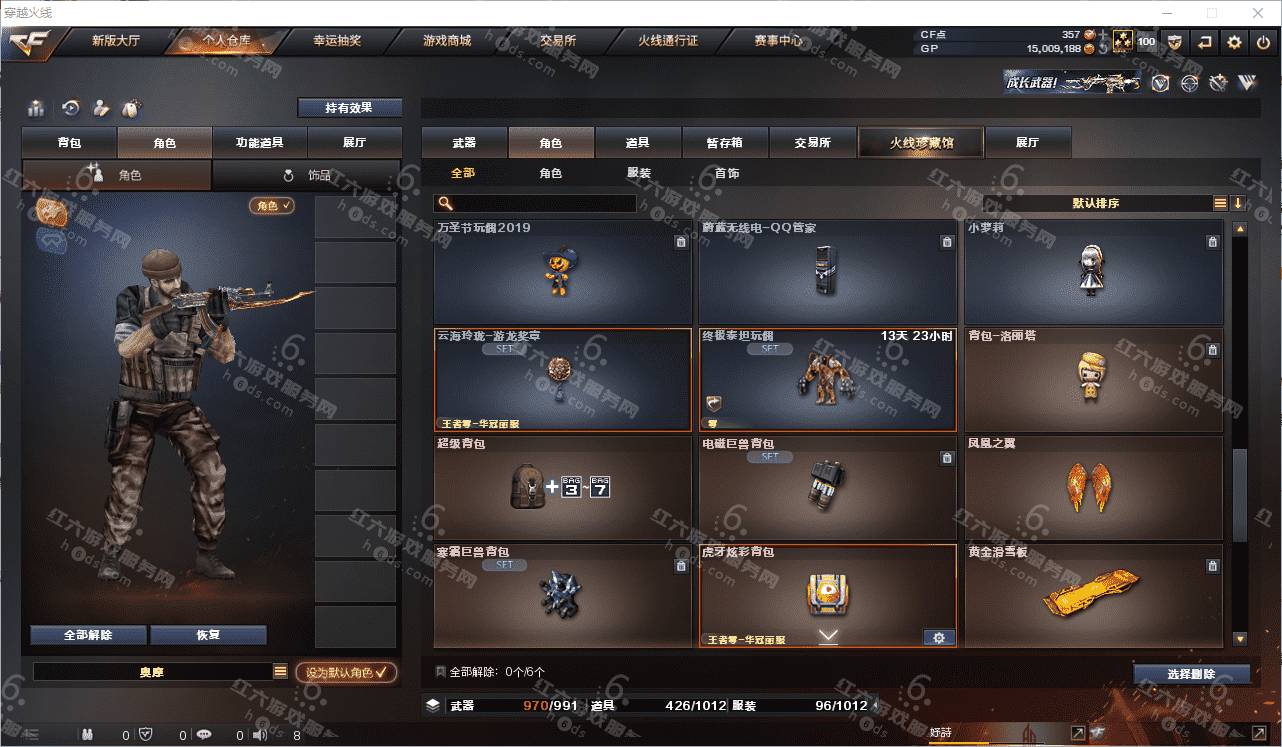This screenshot has width=1282, height=747.
Task: Click the 选择删除 select delete button
Action: pyautogui.click(x=1191, y=674)
